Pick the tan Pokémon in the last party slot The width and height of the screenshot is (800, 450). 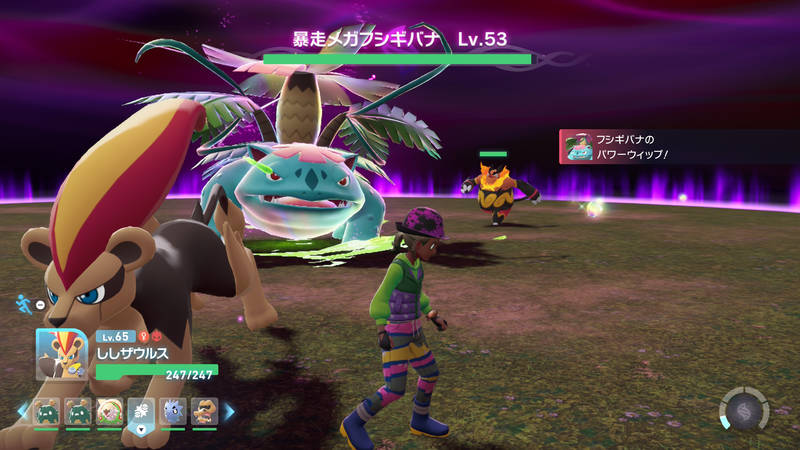click(x=204, y=412)
